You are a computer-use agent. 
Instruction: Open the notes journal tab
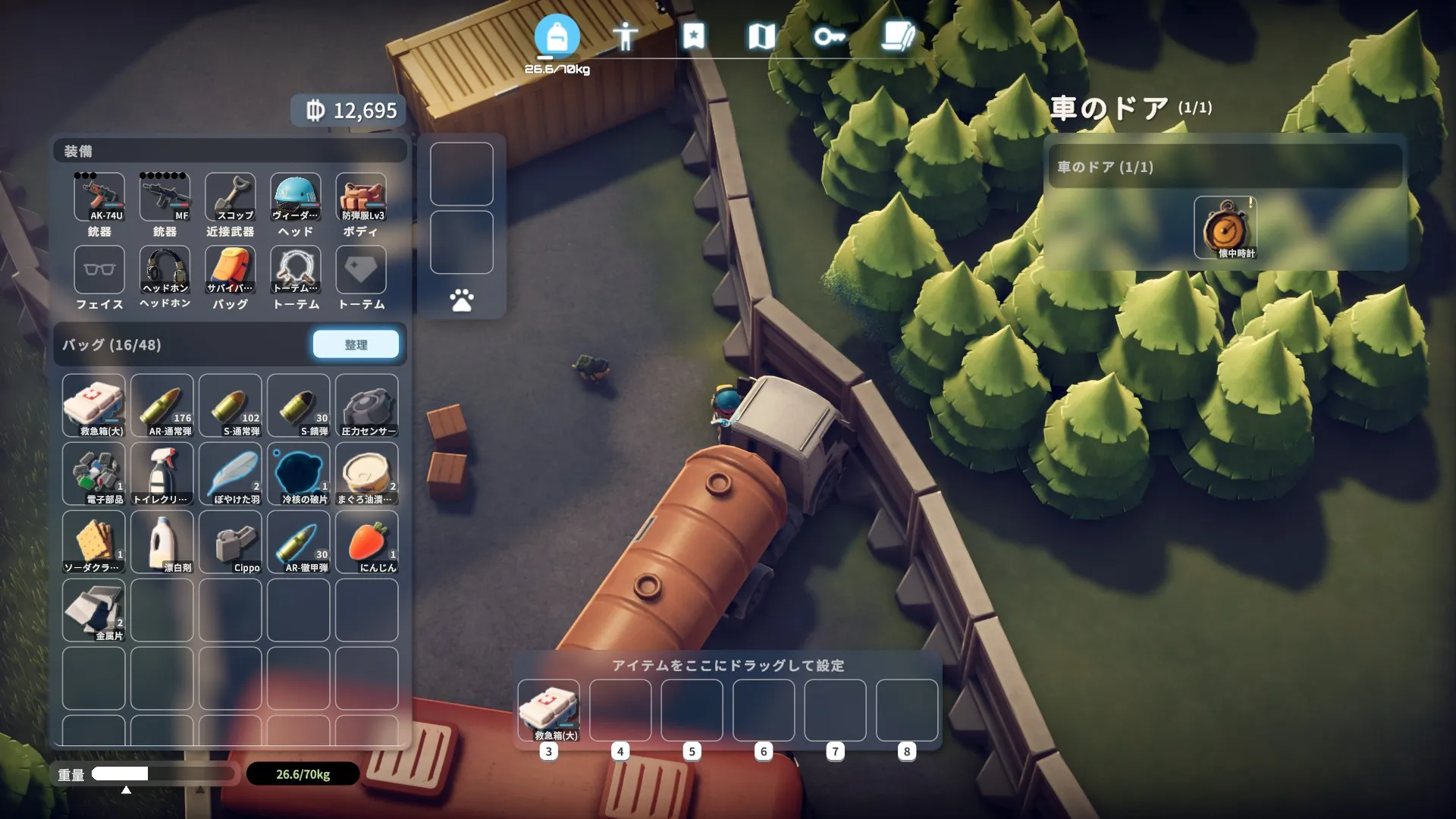pos(898,36)
